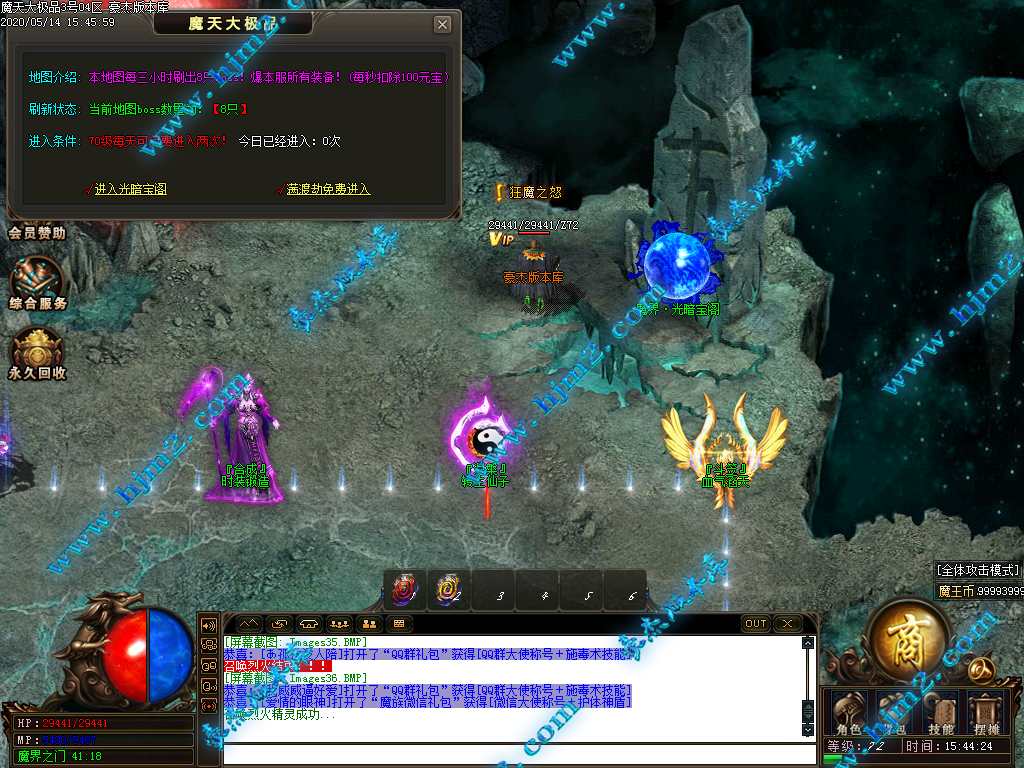This screenshot has height=768, width=1024.
Task: Toggle the golden speaker sound button
Action: point(210,626)
